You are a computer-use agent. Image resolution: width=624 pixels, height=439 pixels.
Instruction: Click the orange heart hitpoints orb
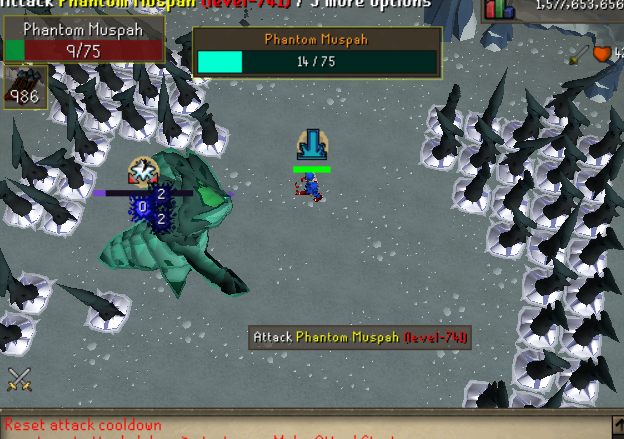point(604,54)
